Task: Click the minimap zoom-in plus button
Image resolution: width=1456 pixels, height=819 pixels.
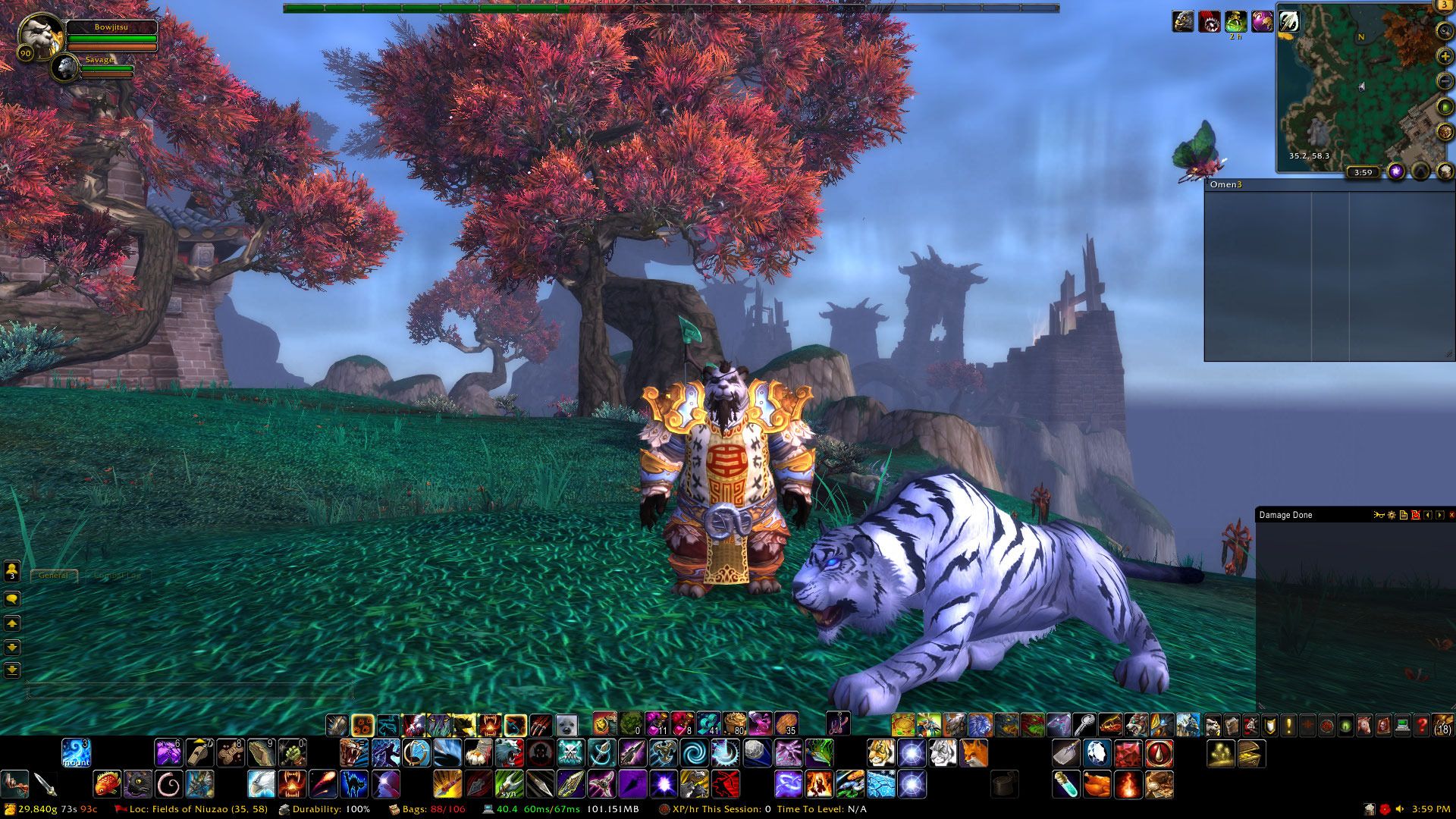Action: pyautogui.click(x=1445, y=57)
